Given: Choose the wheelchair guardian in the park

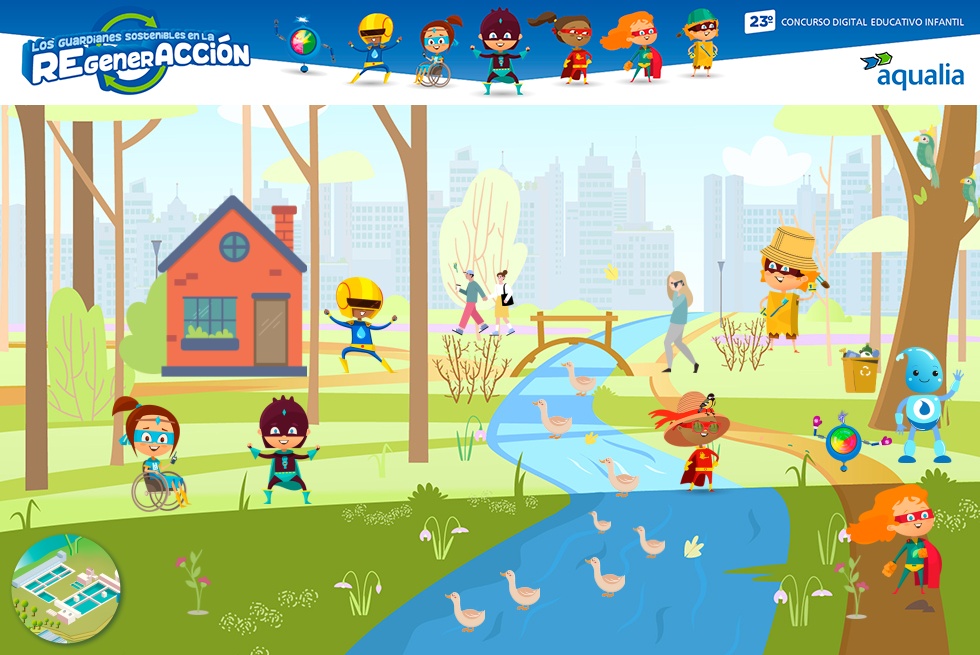Looking at the screenshot, I should click(153, 455).
